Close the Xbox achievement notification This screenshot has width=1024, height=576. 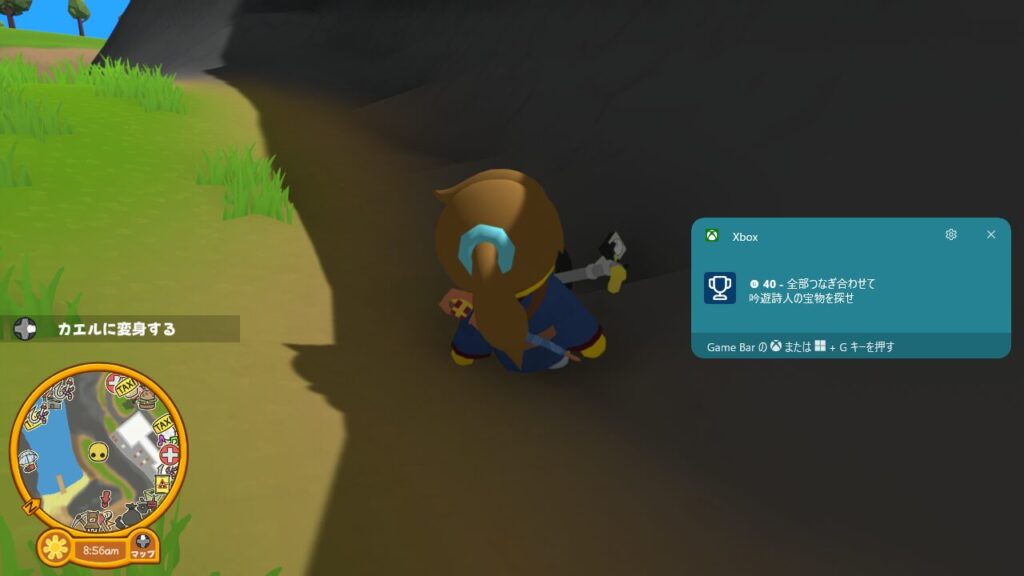pyautogui.click(x=991, y=235)
